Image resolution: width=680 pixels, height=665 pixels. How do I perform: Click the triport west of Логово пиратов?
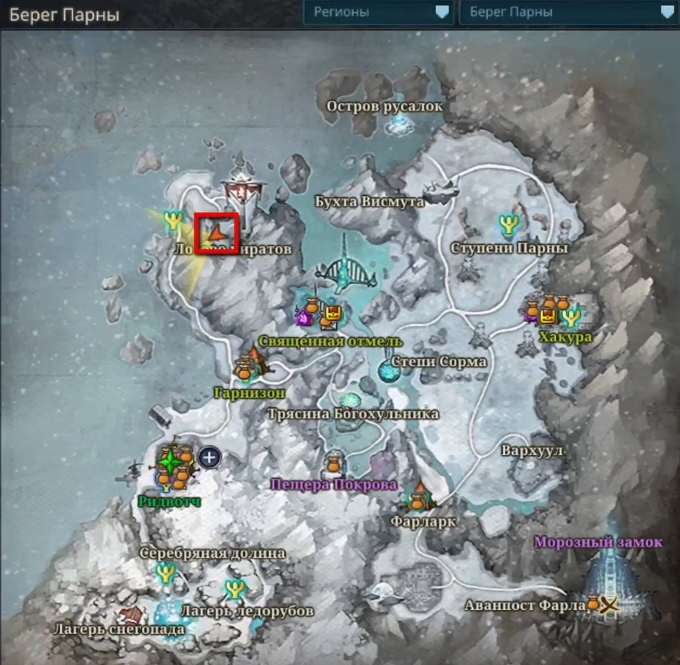175,220
